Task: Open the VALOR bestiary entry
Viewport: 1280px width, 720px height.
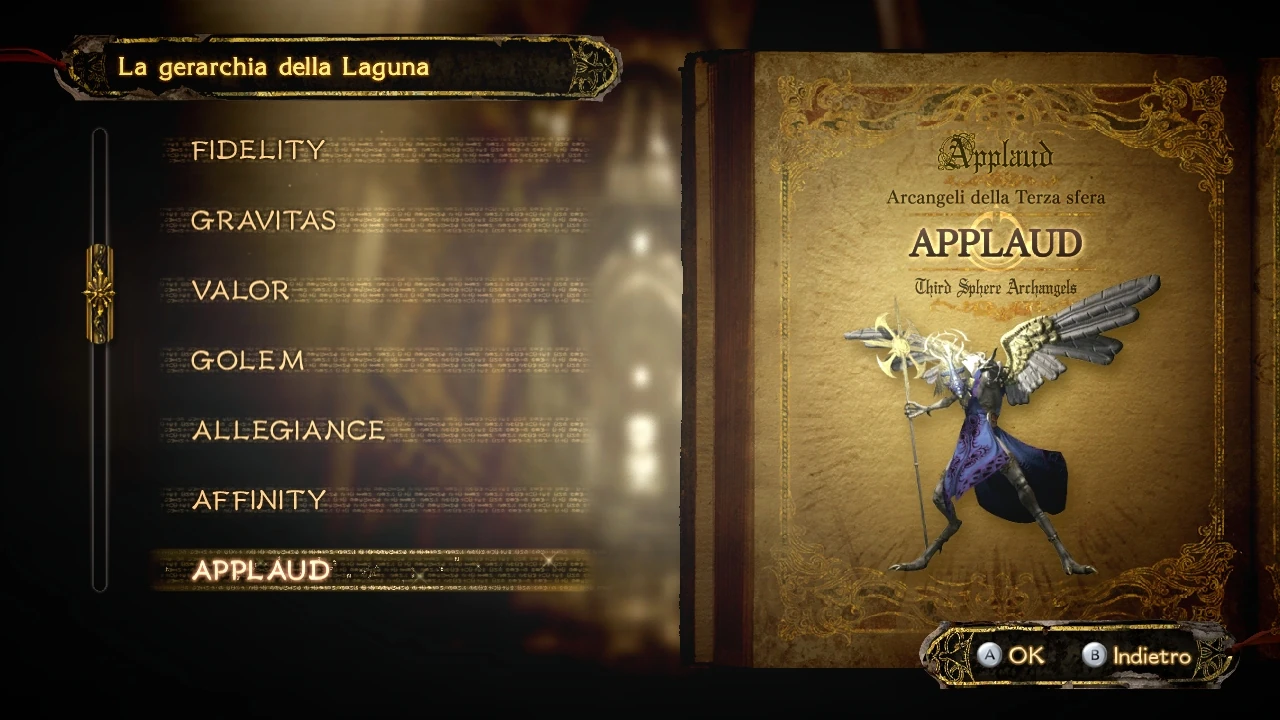Action: pos(241,290)
